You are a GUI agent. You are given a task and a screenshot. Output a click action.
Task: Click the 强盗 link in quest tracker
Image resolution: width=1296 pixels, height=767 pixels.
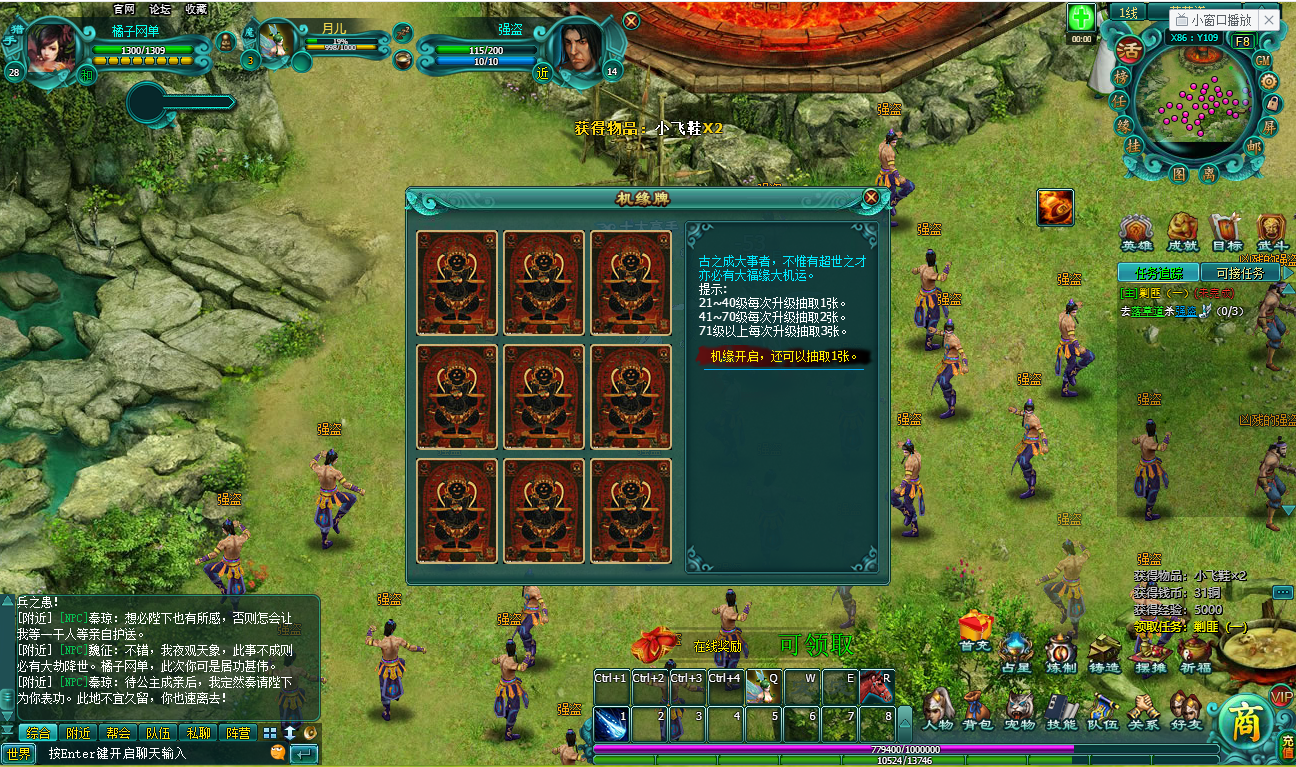pyautogui.click(x=1186, y=312)
